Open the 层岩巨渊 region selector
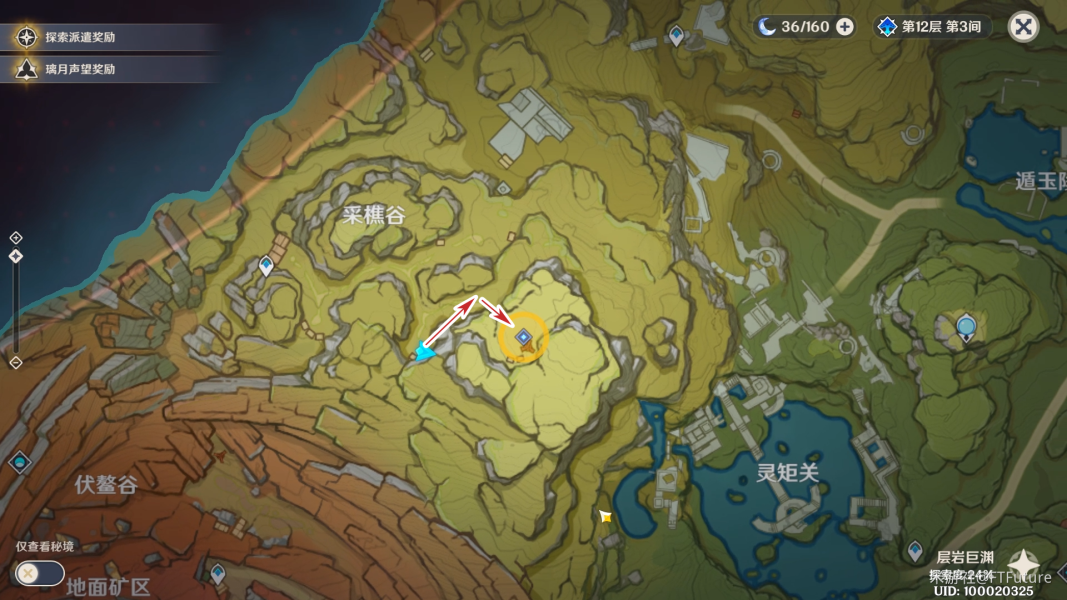Image resolution: width=1067 pixels, height=600 pixels. pyautogui.click(x=1023, y=566)
